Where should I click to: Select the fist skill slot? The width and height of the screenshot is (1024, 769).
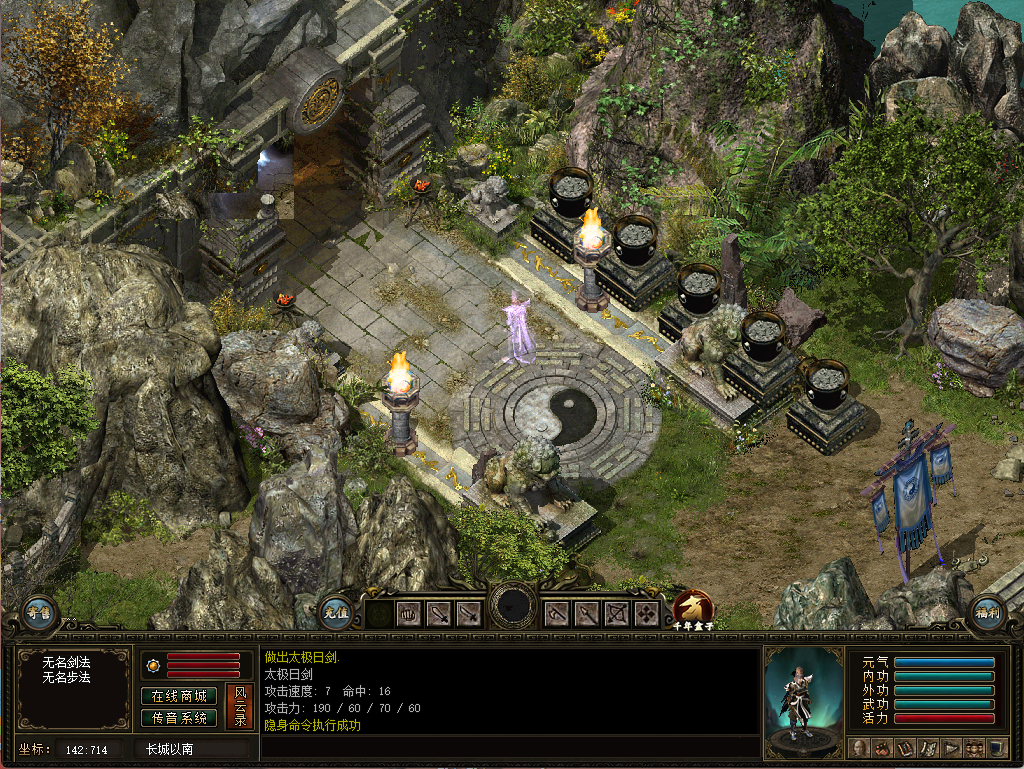[x=409, y=613]
